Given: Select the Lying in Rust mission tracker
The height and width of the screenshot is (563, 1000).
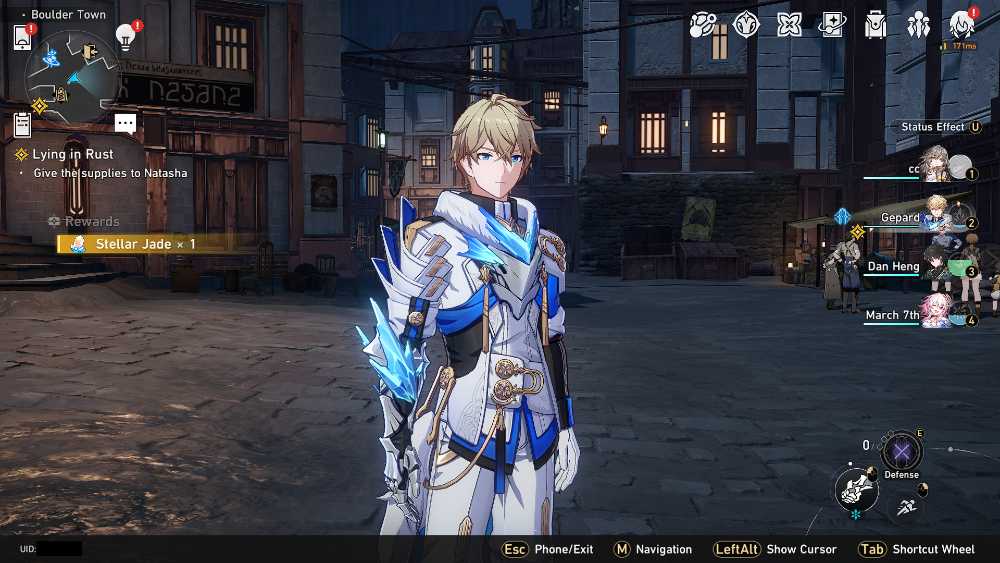Looking at the screenshot, I should click(x=72, y=154).
